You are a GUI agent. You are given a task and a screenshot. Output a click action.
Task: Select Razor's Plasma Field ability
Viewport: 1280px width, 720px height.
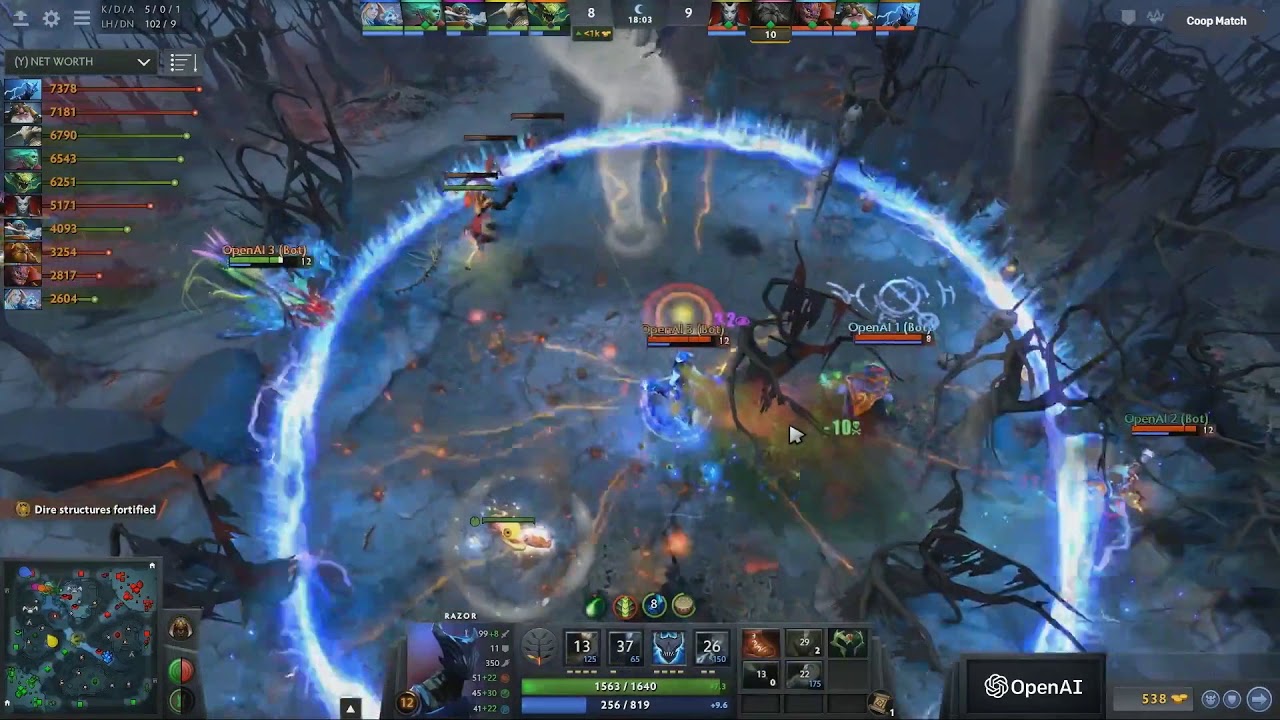(582, 648)
